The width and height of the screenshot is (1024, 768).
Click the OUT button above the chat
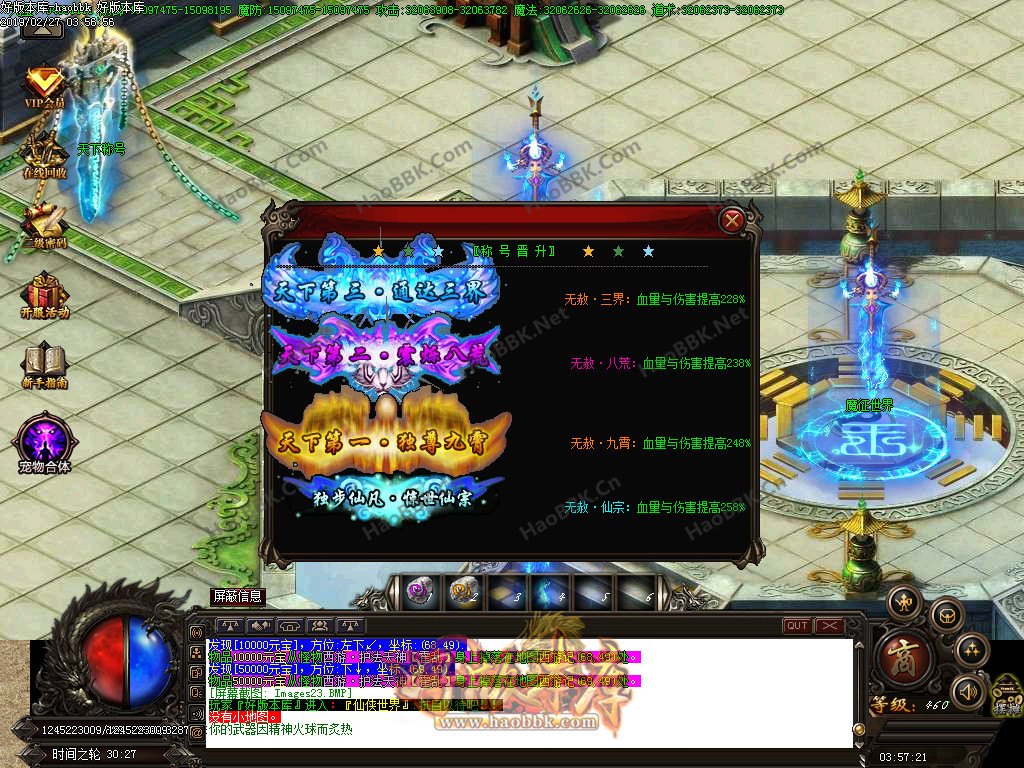797,626
